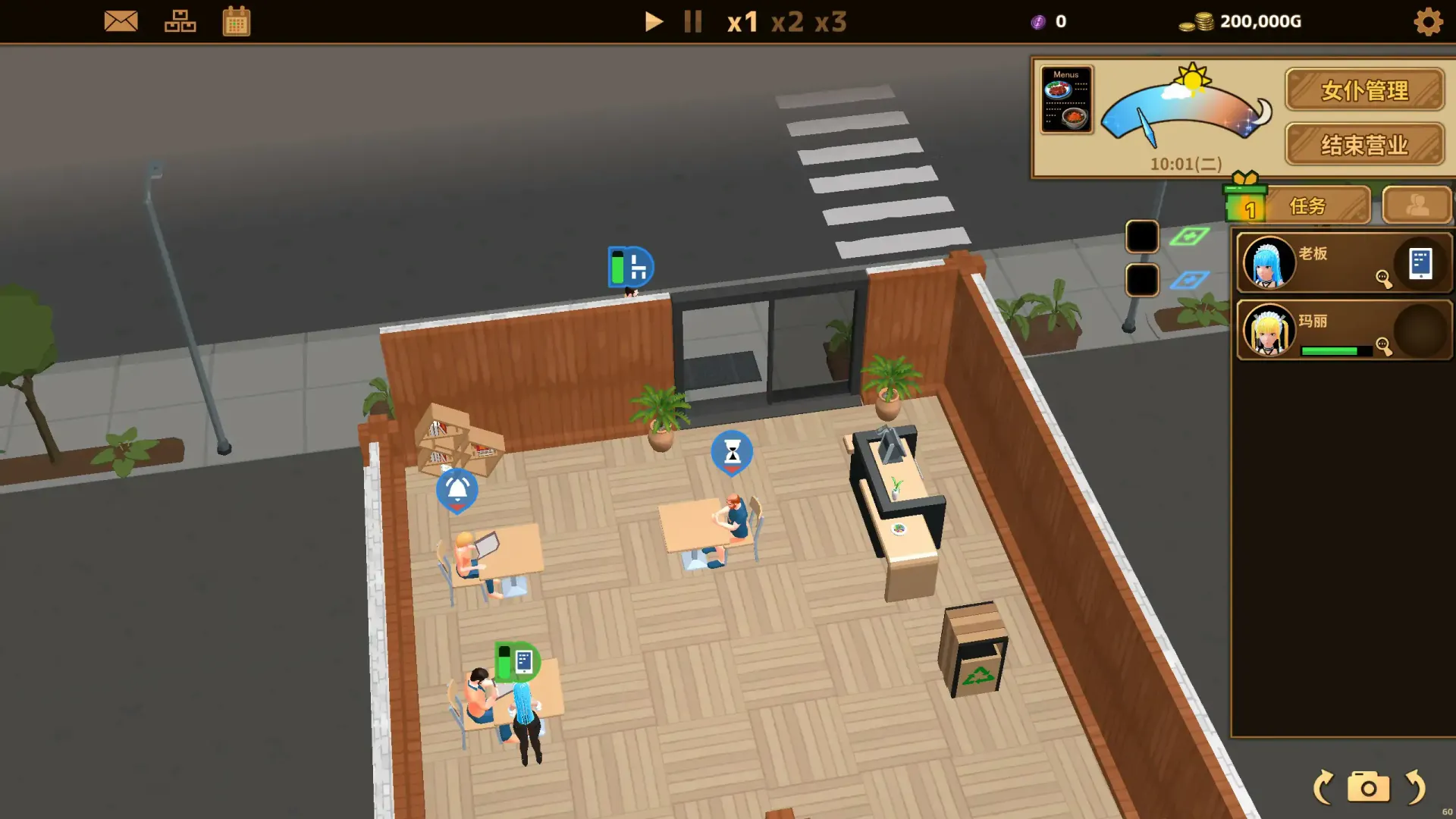Screen dimensions: 1456x819
Task: Rotate camera with the left arrow
Action: click(1323, 787)
